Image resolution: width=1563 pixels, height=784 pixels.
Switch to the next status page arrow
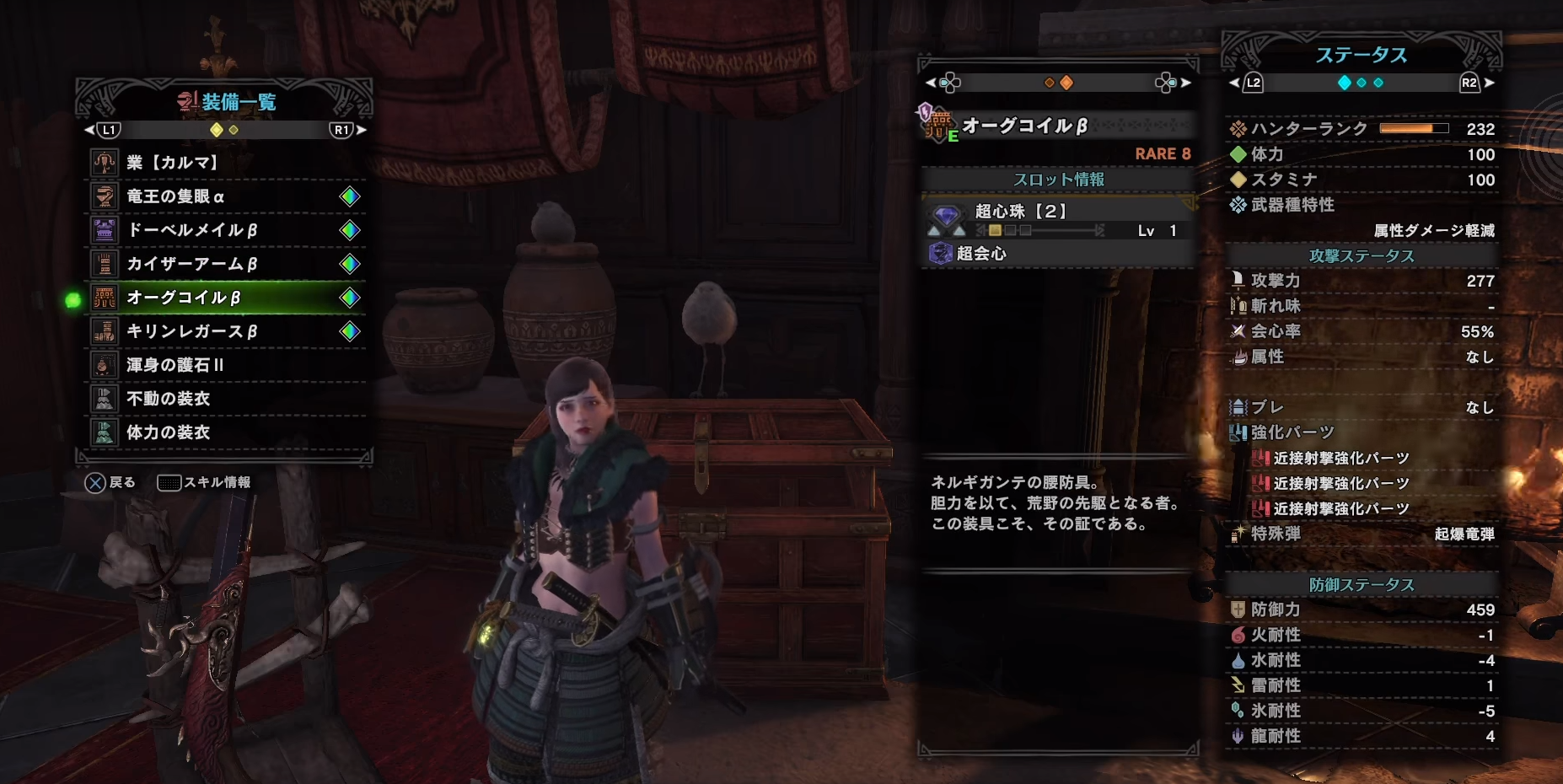point(1490,83)
